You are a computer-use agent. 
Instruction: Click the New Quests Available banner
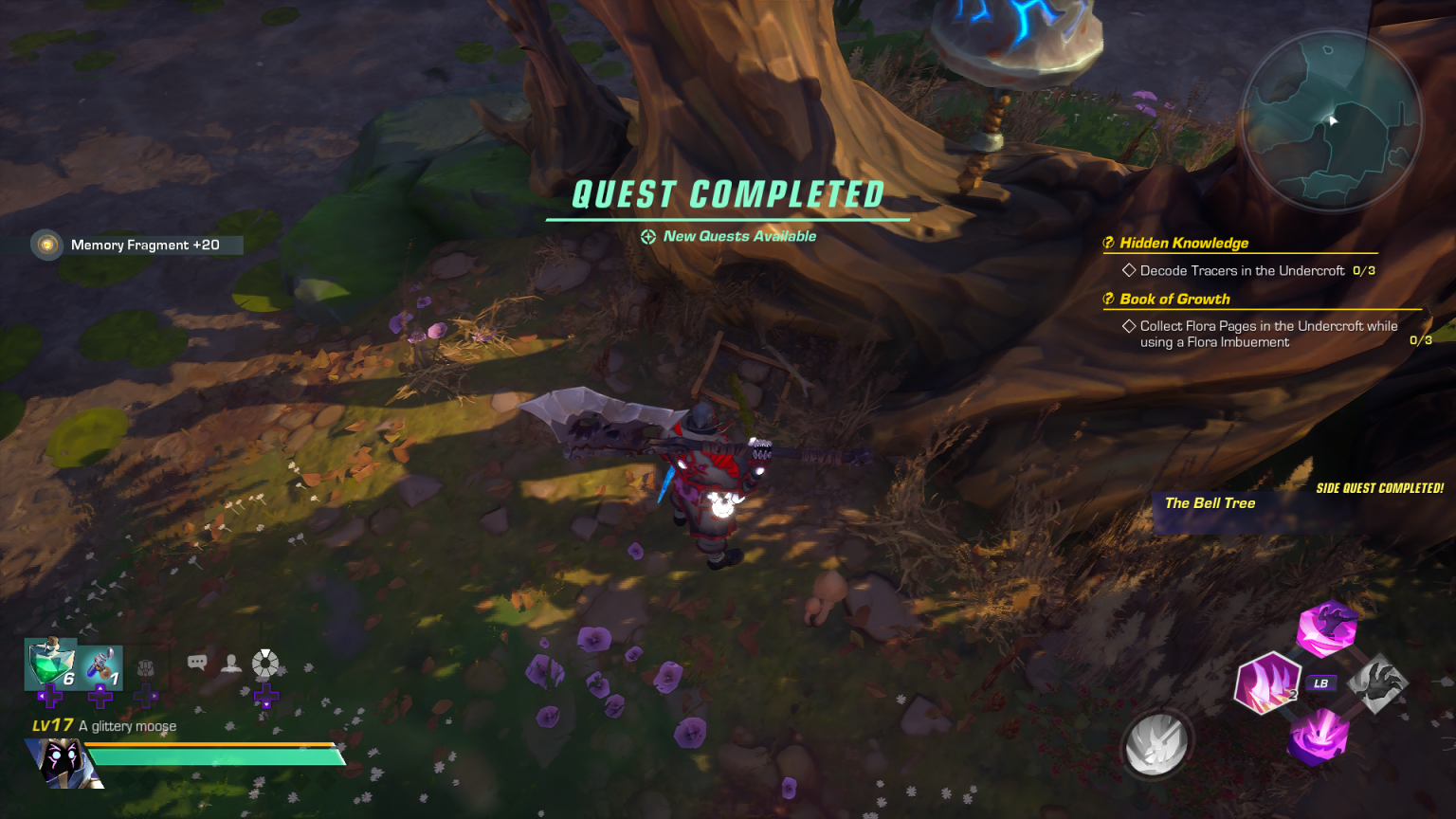(728, 236)
